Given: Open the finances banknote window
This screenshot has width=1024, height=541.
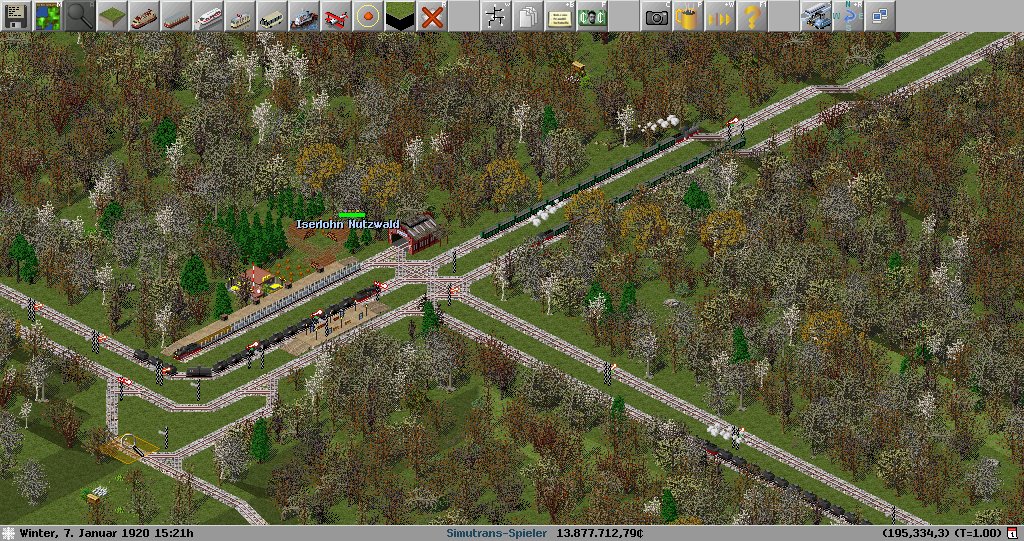Looking at the screenshot, I should [x=592, y=16].
